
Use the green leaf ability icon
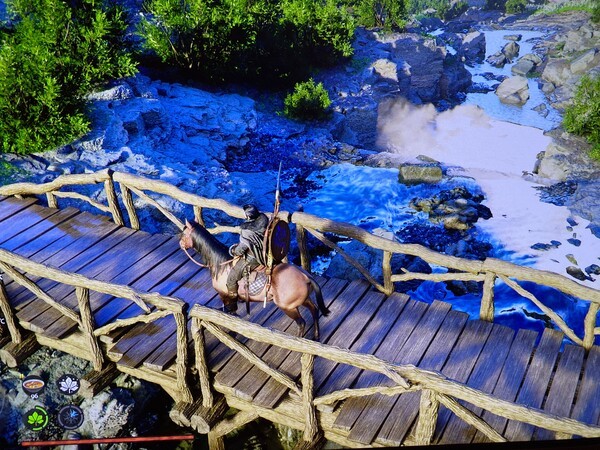(x=36, y=417)
